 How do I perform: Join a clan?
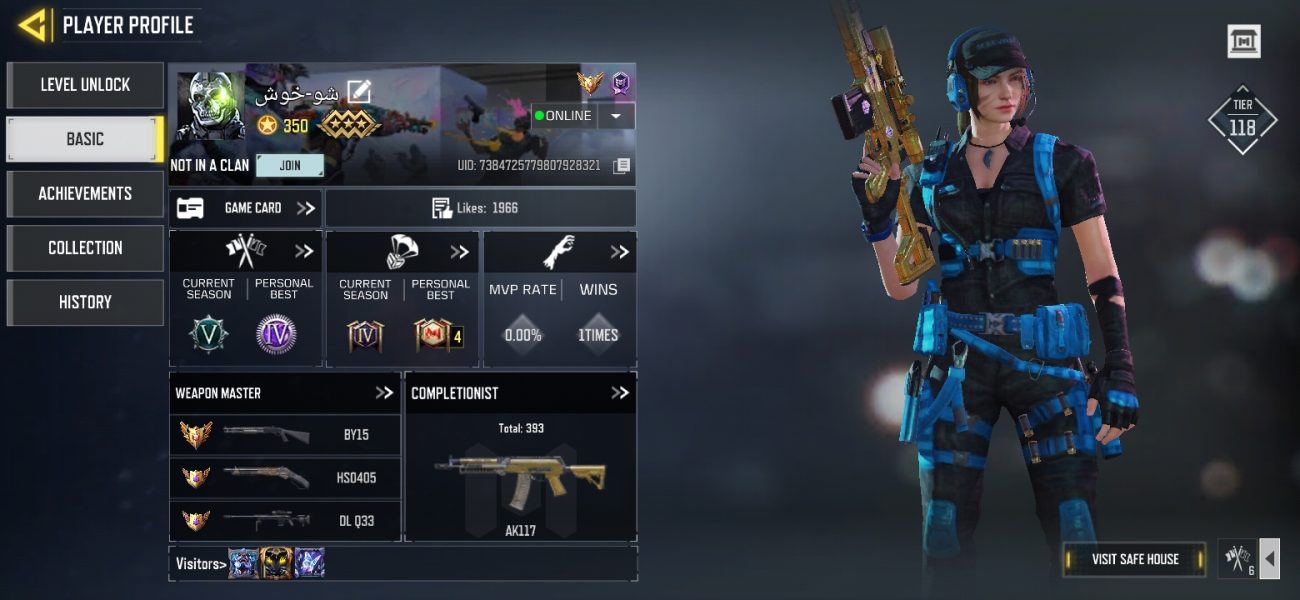click(290, 165)
